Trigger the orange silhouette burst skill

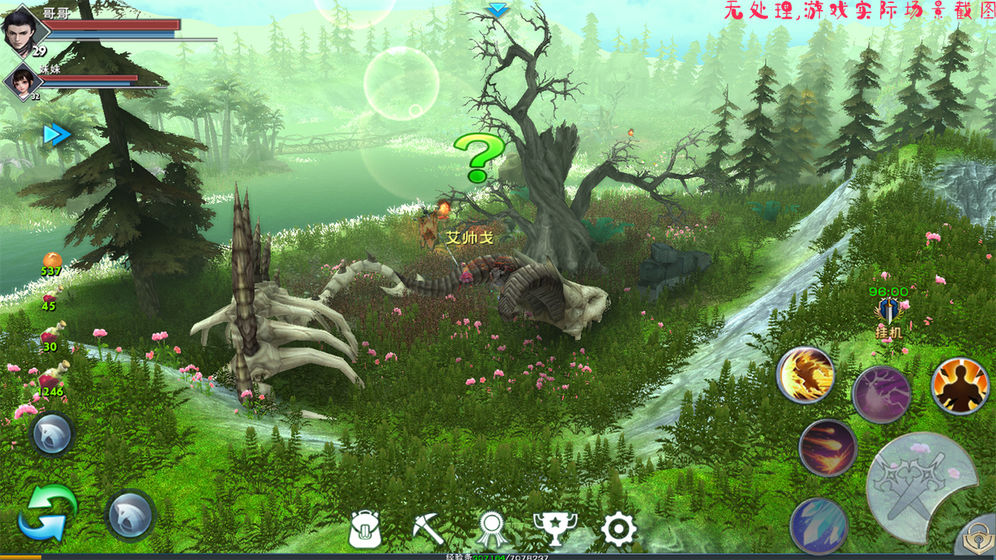tap(959, 385)
